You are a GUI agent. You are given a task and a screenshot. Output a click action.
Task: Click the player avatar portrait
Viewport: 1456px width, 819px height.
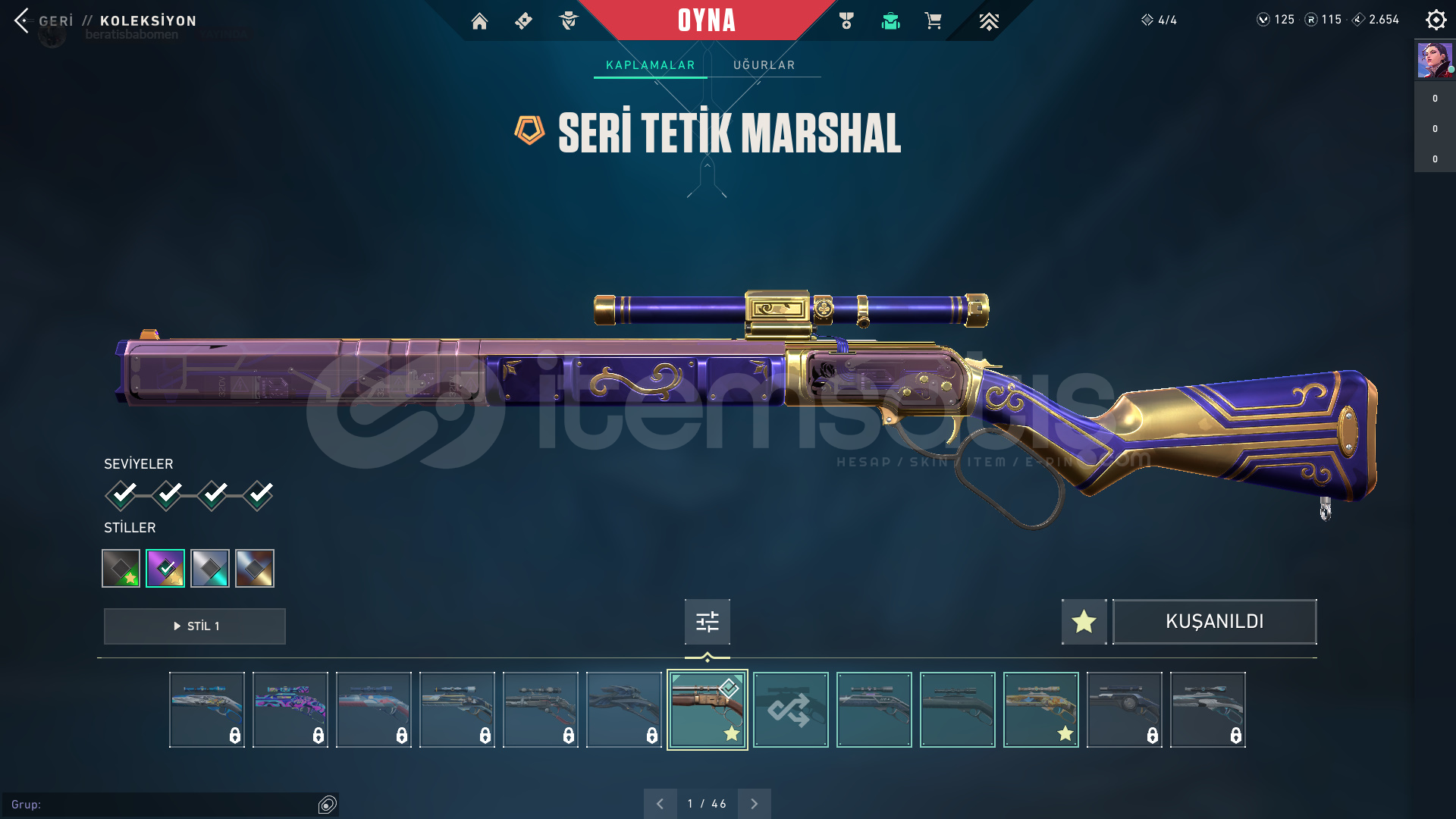1435,60
